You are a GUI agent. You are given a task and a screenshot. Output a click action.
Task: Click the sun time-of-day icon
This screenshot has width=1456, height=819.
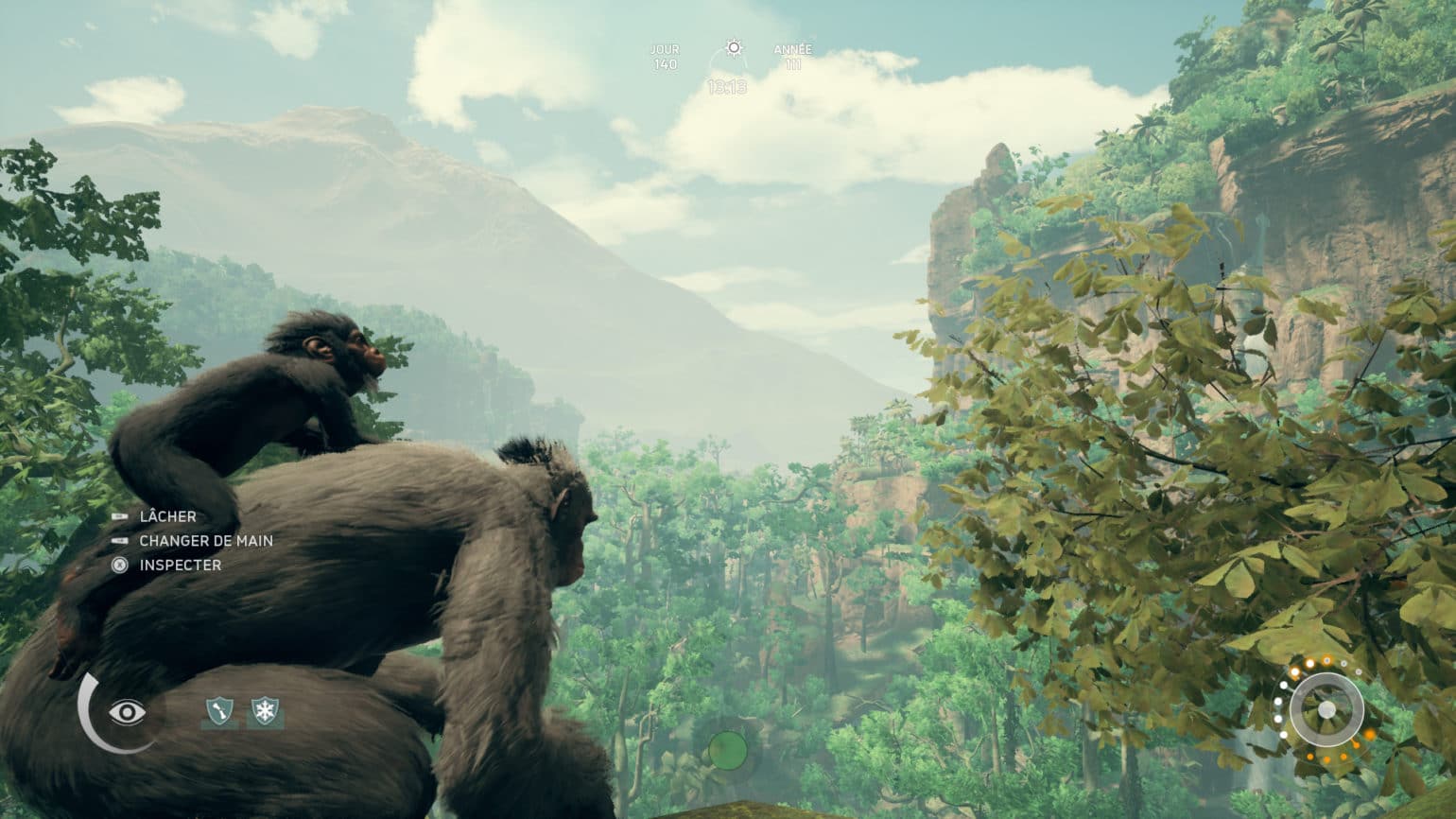[733, 47]
